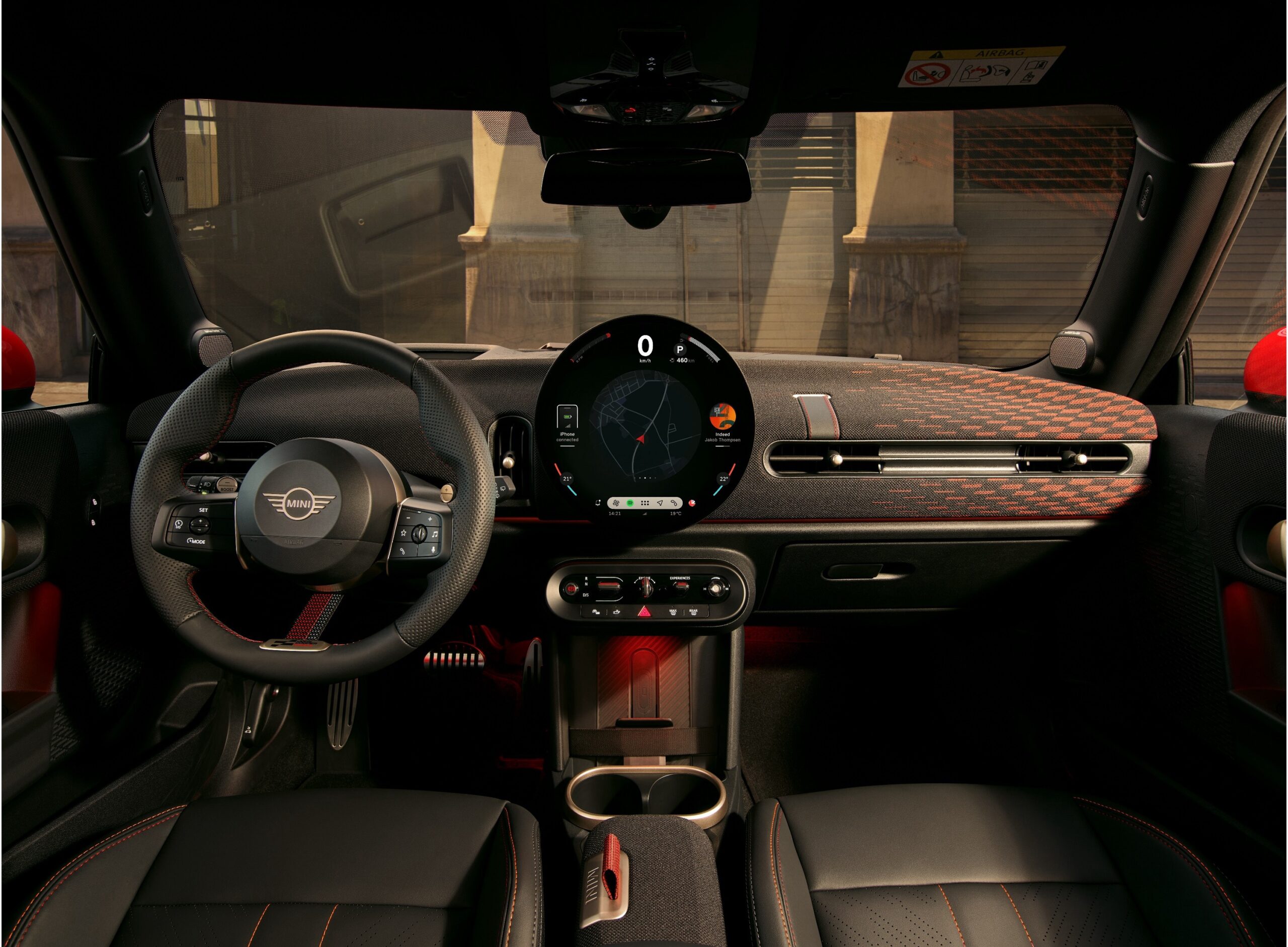Adjust the left 21° temperature control
The width and height of the screenshot is (1288, 947).
coord(567,478)
